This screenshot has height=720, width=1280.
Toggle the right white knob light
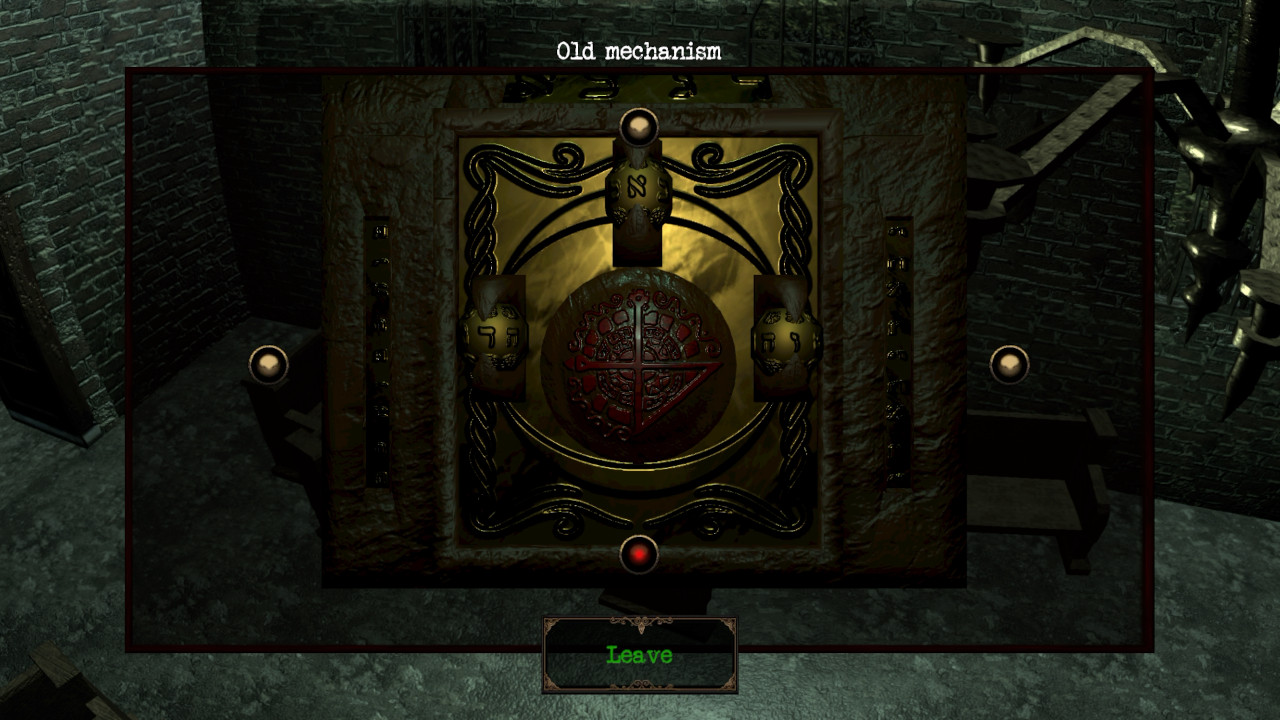pyautogui.click(x=1010, y=363)
